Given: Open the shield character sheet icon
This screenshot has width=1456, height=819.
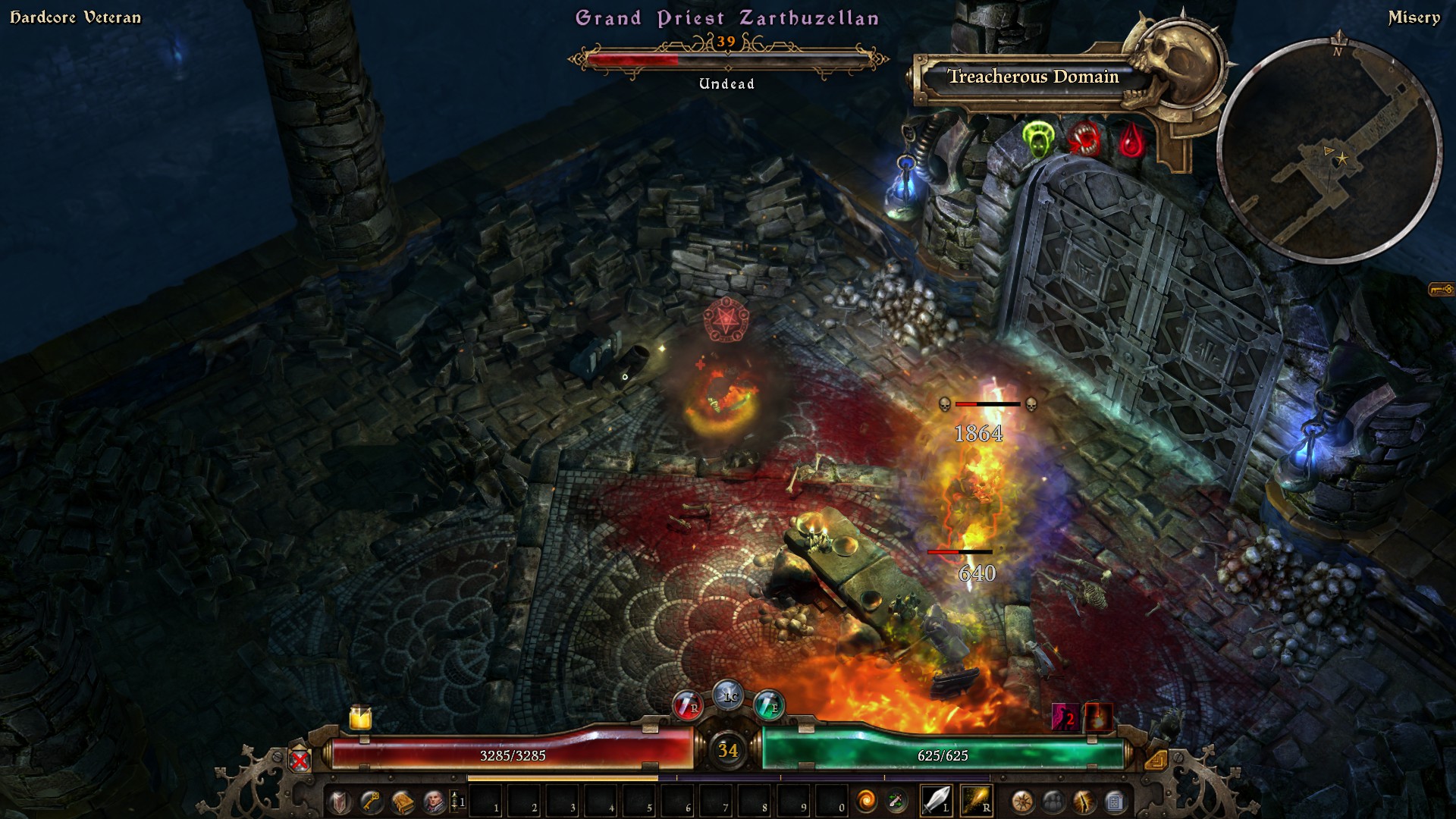Looking at the screenshot, I should 339,802.
